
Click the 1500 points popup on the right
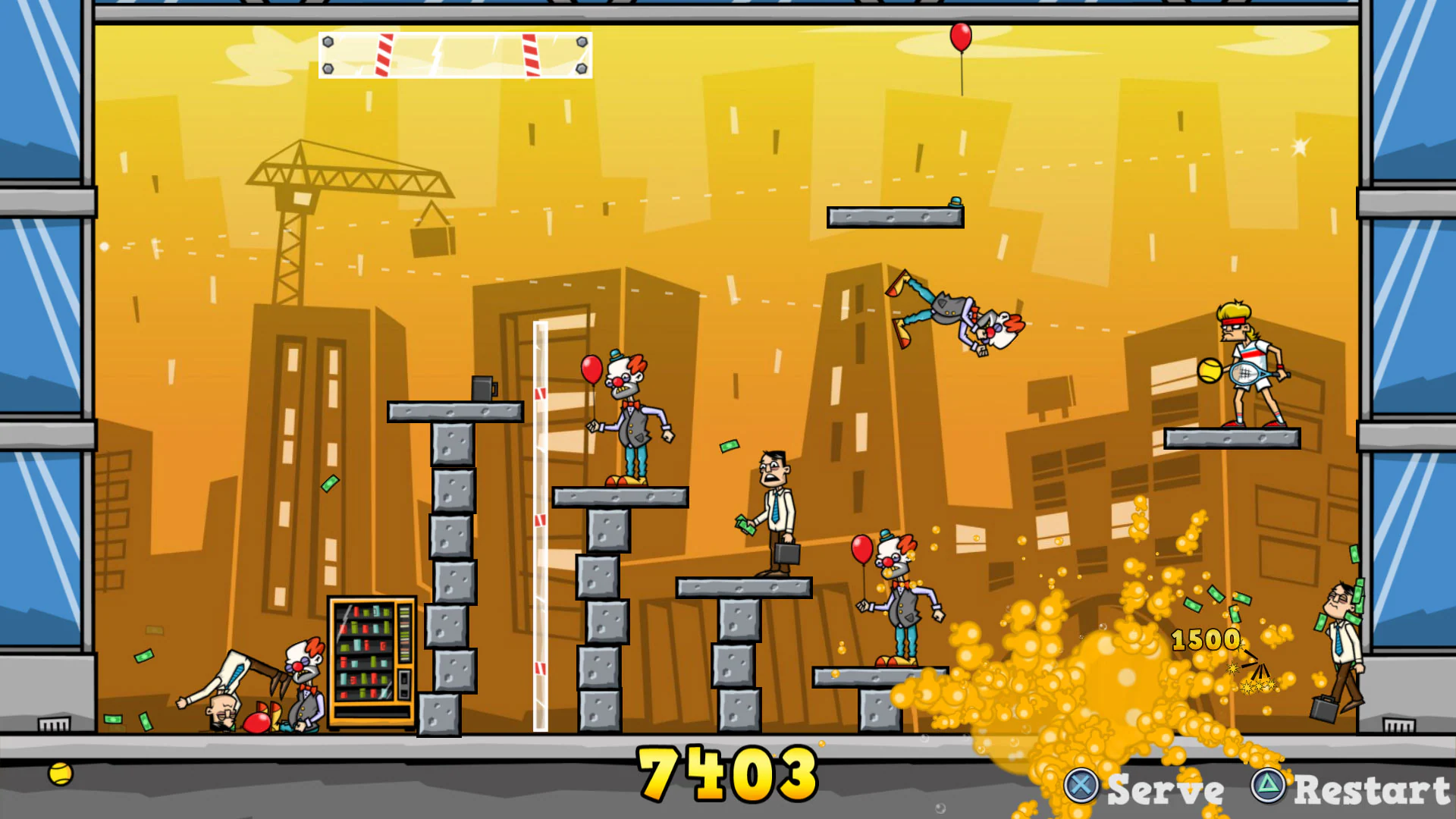(x=1204, y=639)
